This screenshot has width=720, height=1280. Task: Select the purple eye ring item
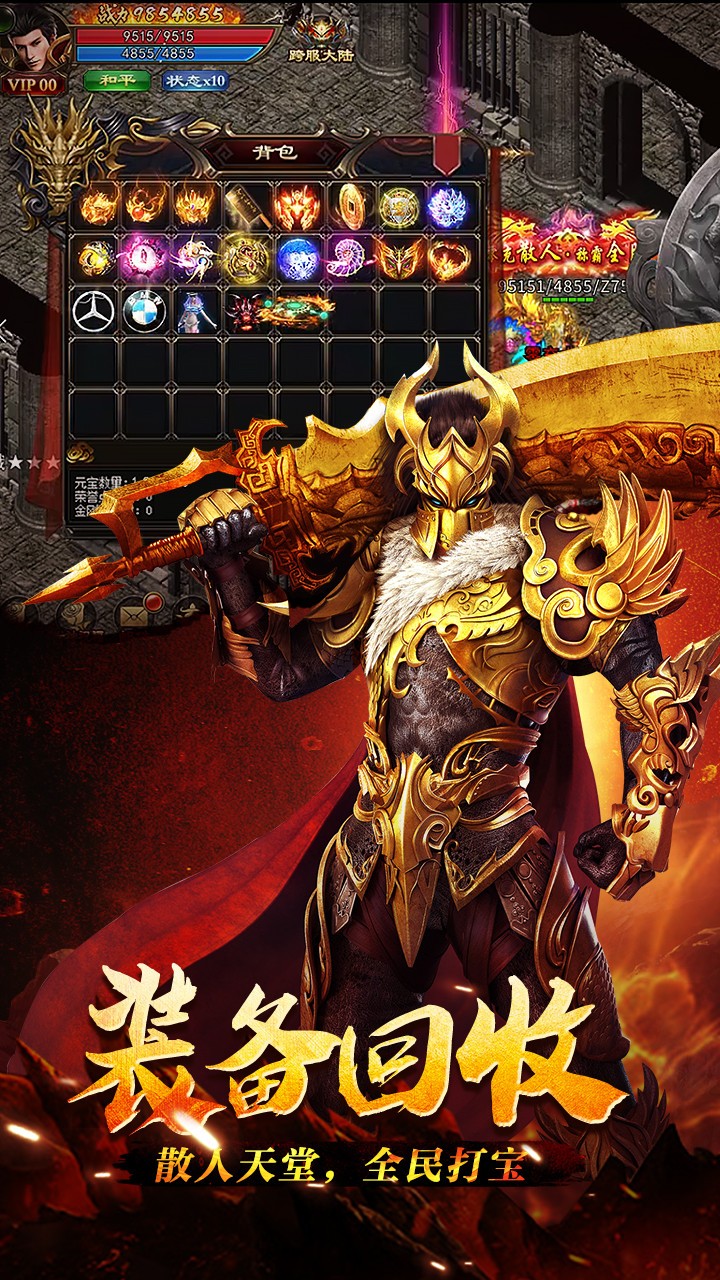pos(144,258)
